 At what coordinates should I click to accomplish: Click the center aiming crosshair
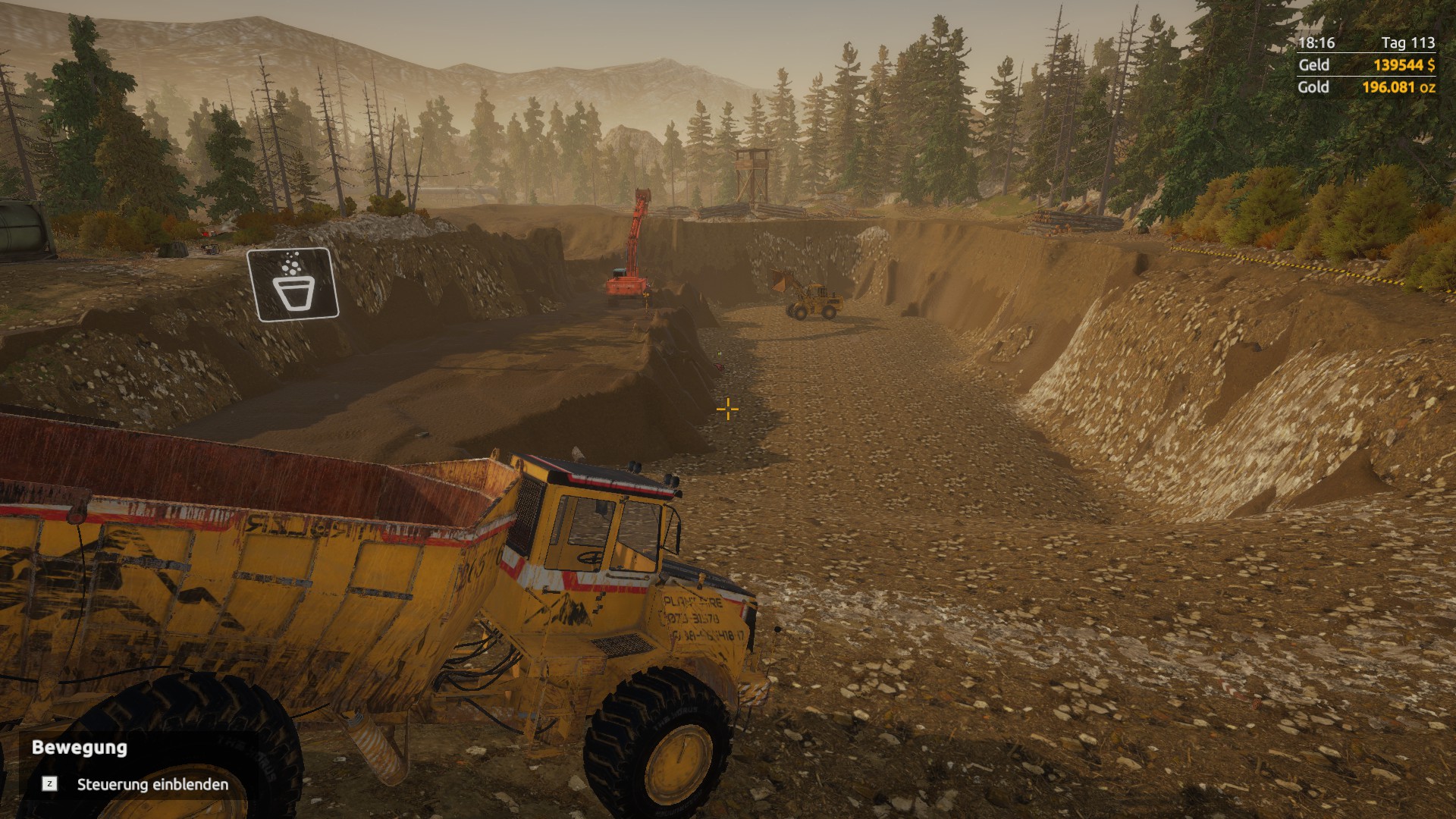point(726,409)
